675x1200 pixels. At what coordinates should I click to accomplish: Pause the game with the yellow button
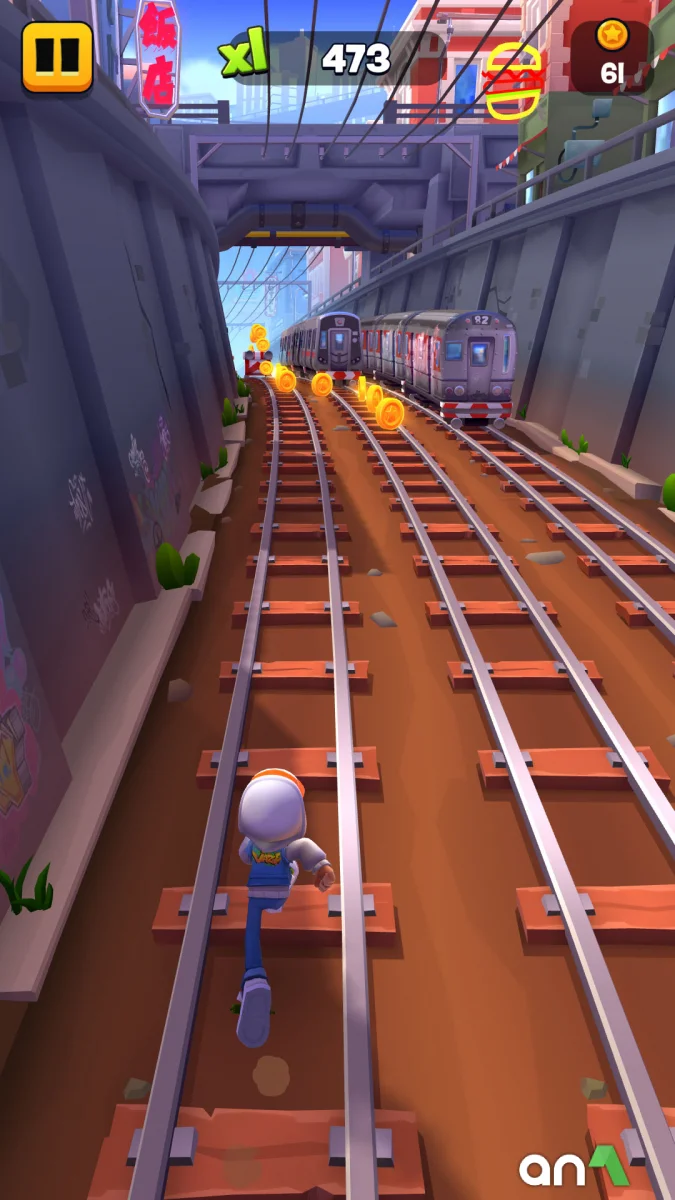57,56
